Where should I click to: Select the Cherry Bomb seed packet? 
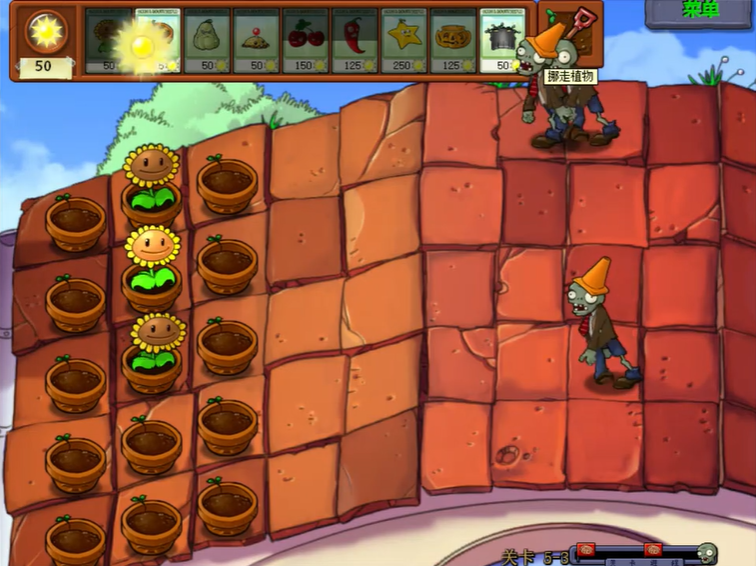coord(305,40)
